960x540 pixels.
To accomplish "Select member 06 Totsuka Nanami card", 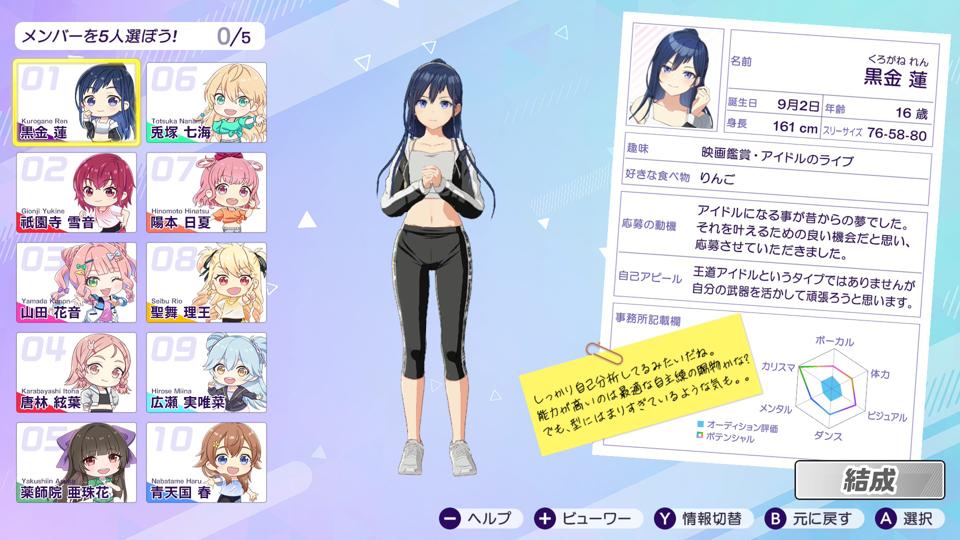I will pos(207,103).
